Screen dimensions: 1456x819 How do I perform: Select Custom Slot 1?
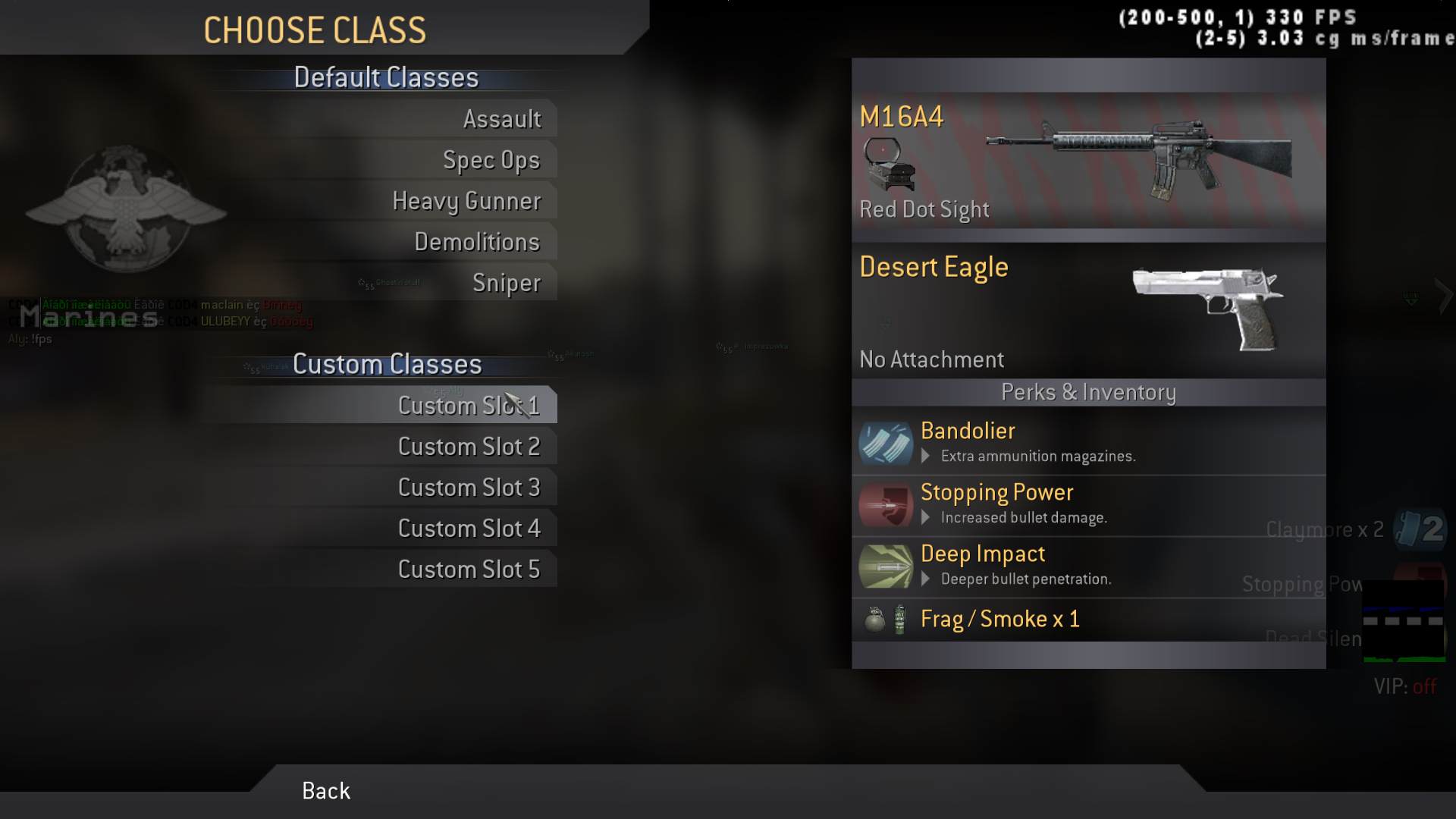coord(469,406)
